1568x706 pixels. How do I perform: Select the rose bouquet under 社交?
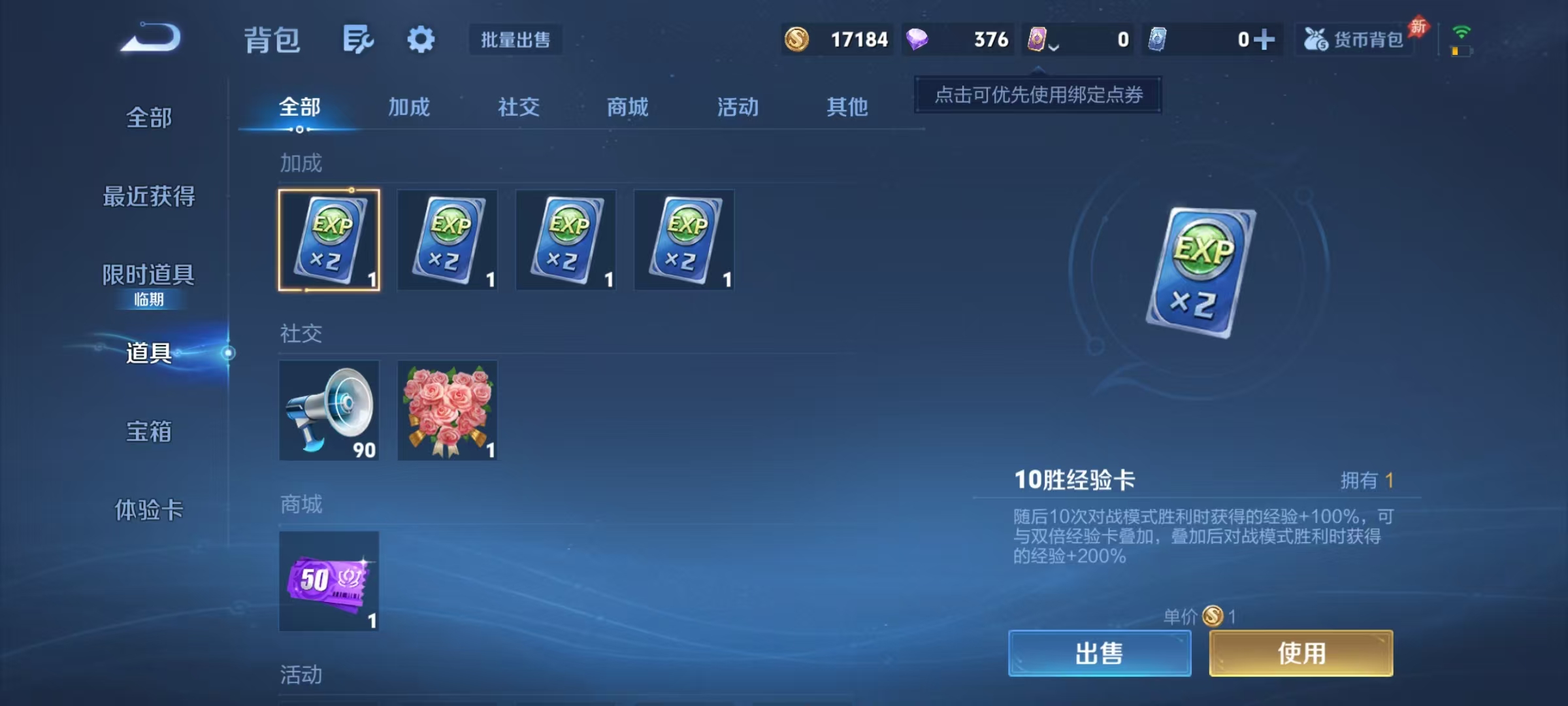click(448, 411)
